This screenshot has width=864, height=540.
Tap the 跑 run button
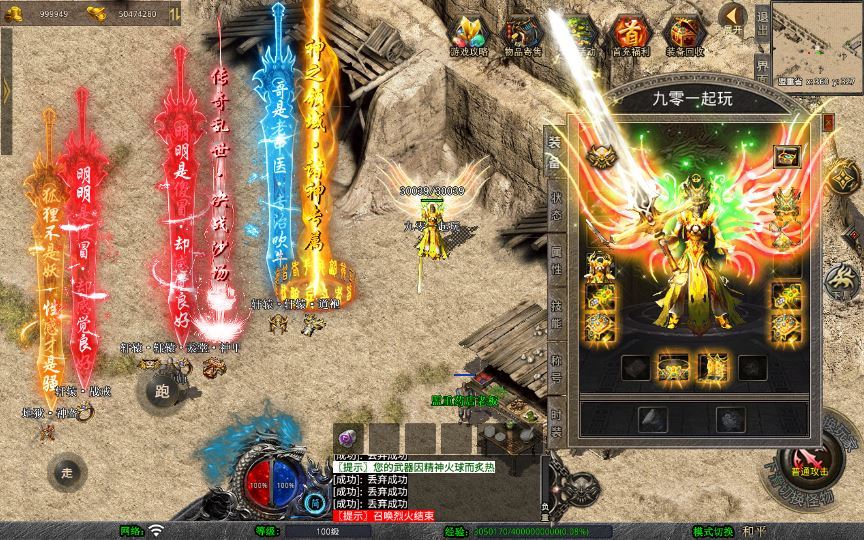[162, 389]
